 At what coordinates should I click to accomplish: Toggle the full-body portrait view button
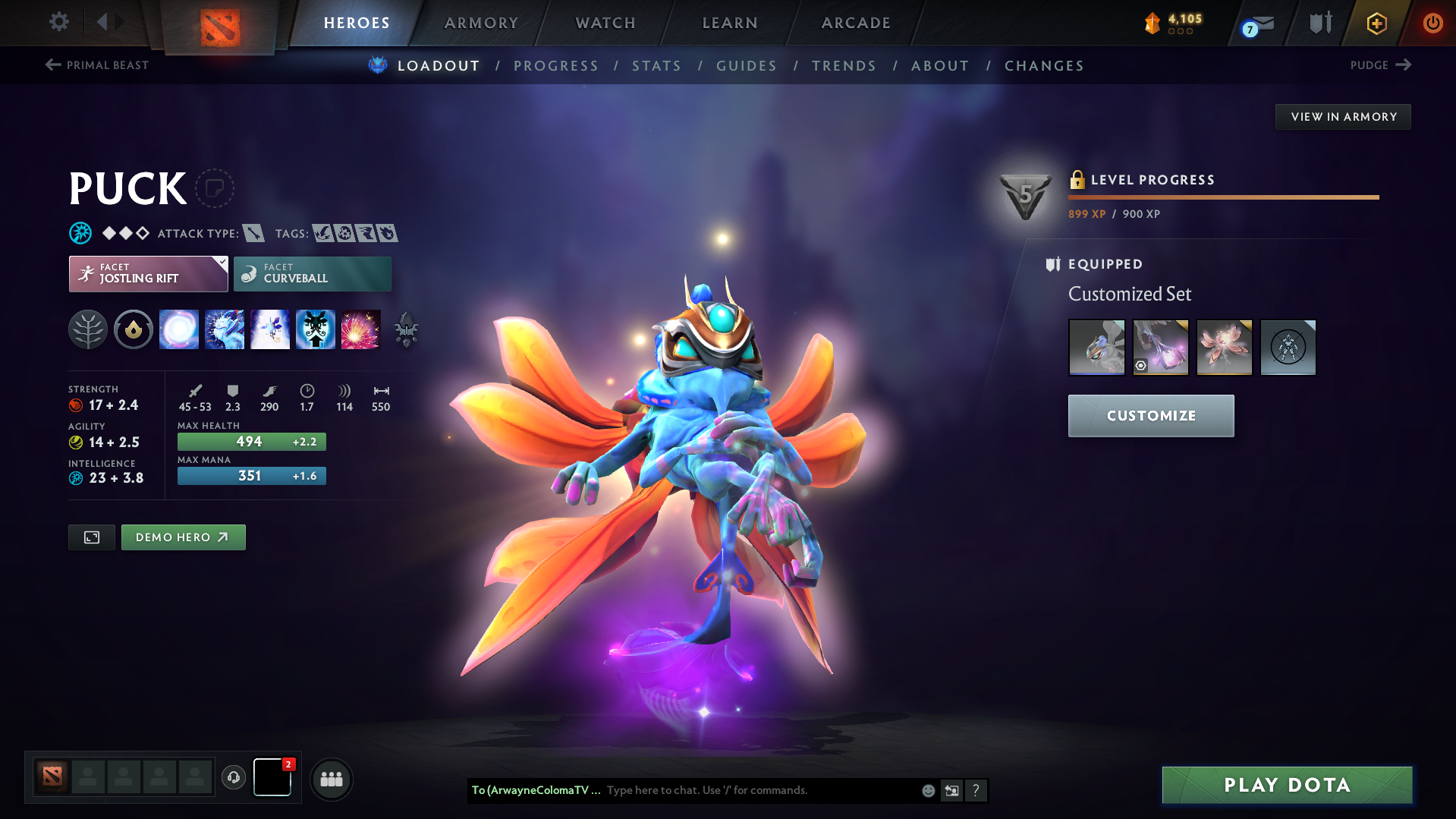pos(91,537)
